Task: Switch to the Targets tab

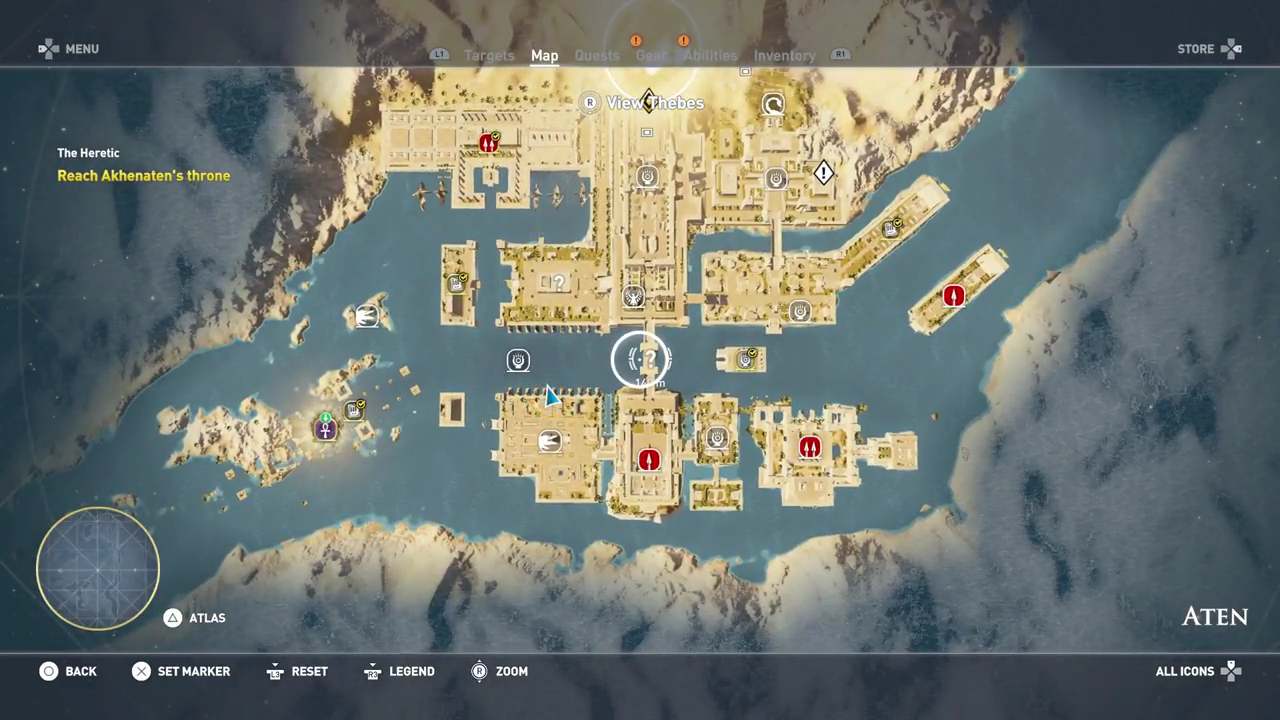Action: [489, 56]
